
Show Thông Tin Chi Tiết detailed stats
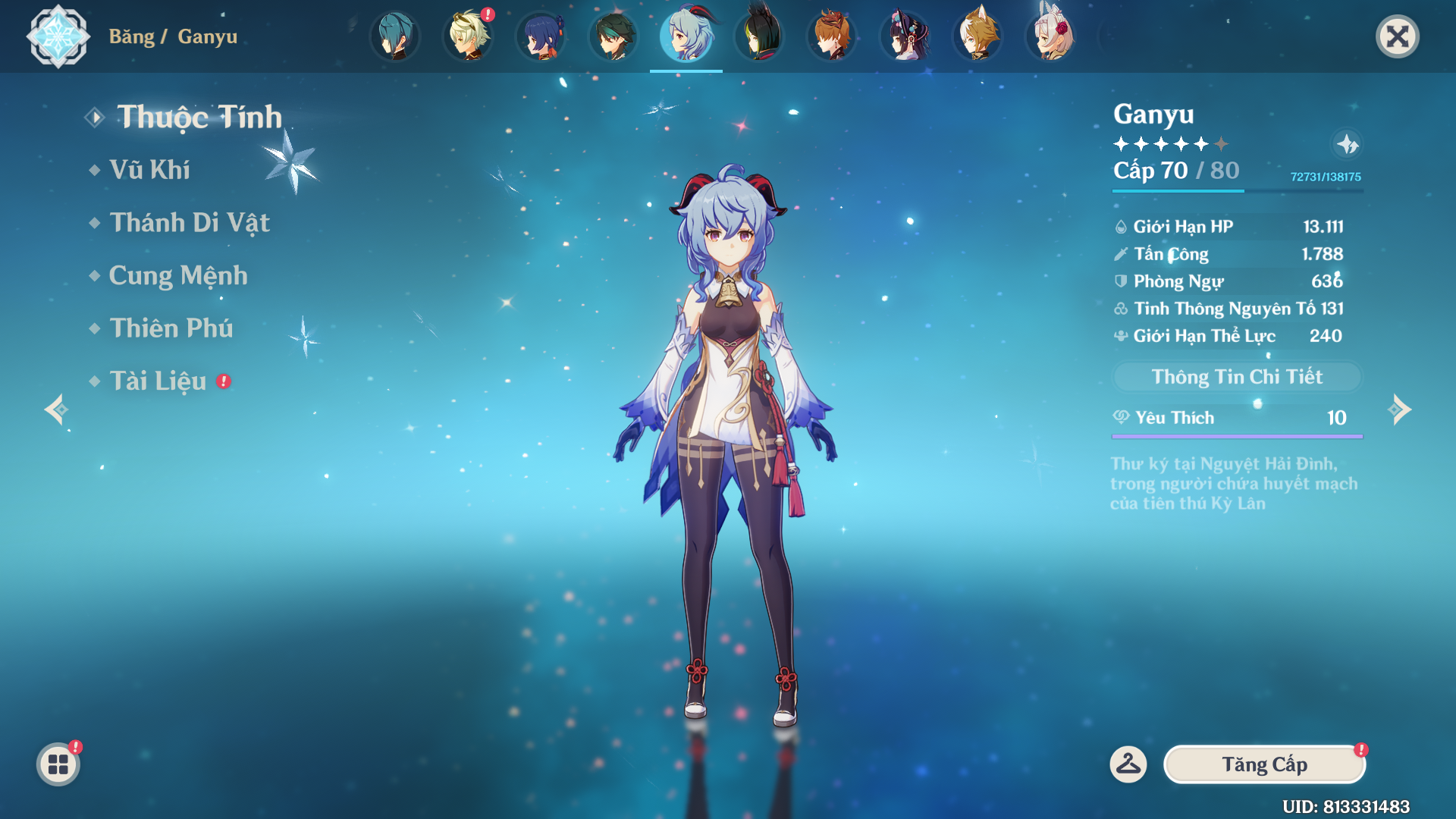pyautogui.click(x=1237, y=377)
